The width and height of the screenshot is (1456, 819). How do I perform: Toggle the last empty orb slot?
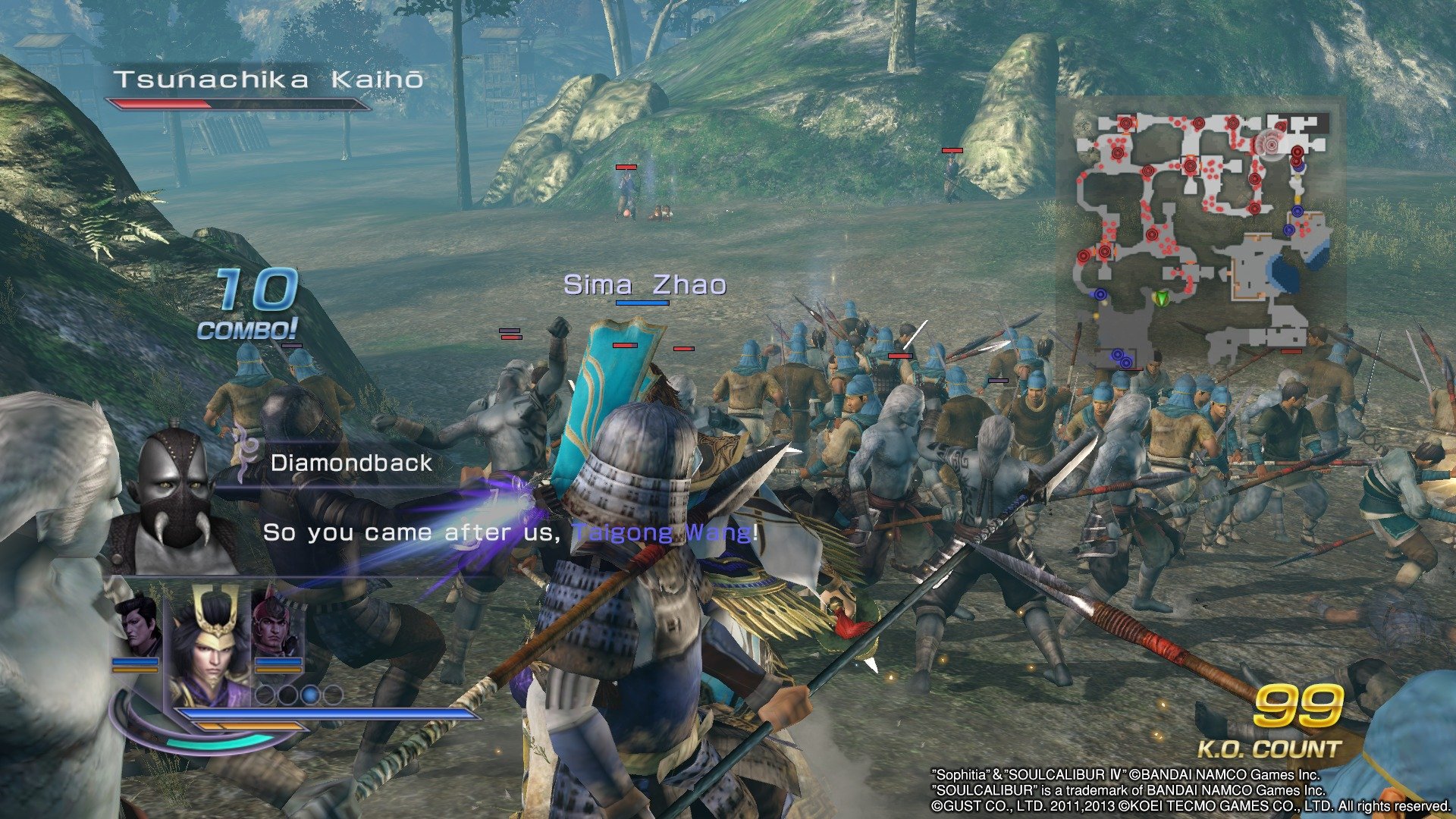(333, 695)
